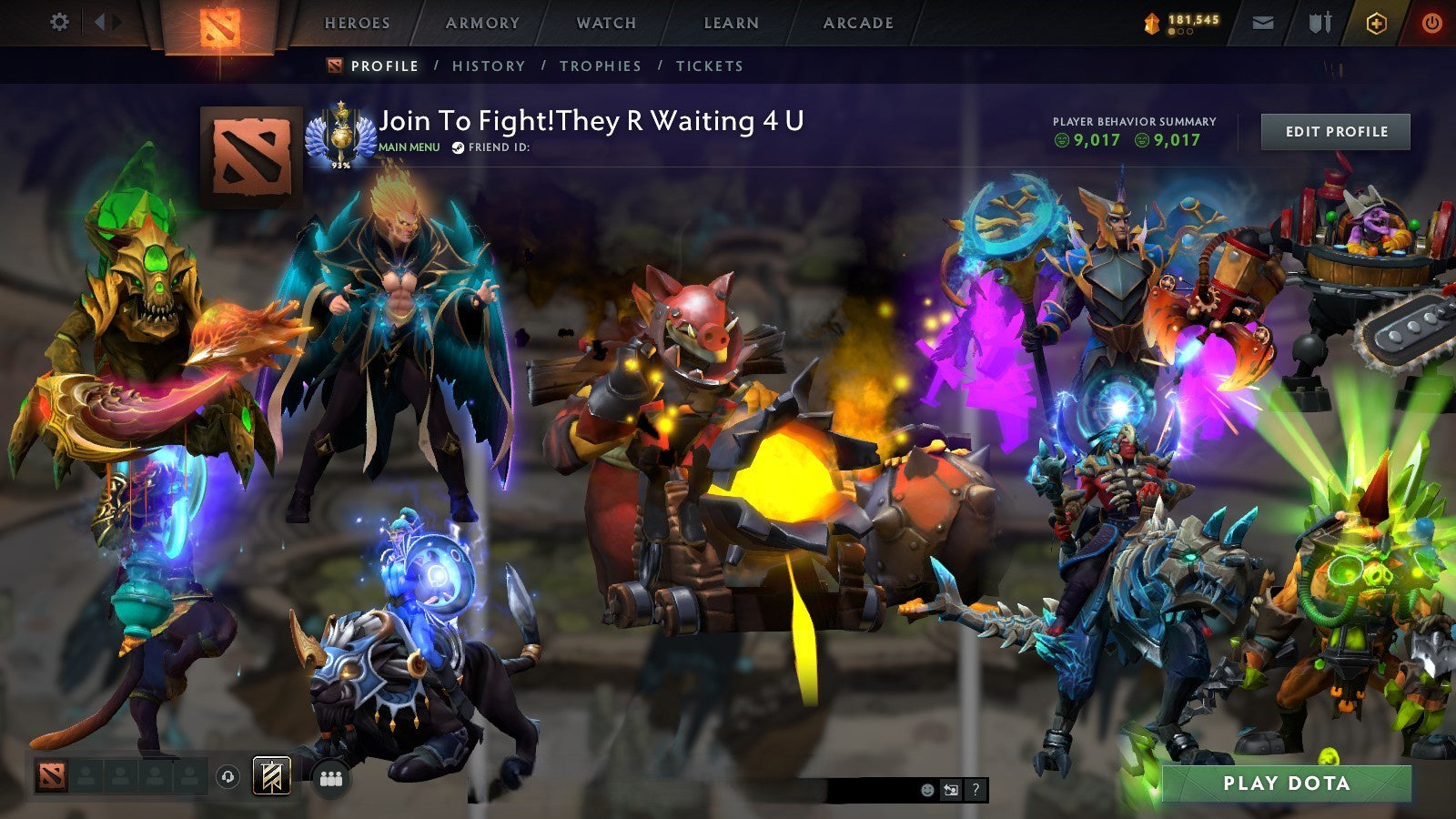This screenshot has height=819, width=1456.
Task: Open the notifications mail icon
Action: point(1265,23)
